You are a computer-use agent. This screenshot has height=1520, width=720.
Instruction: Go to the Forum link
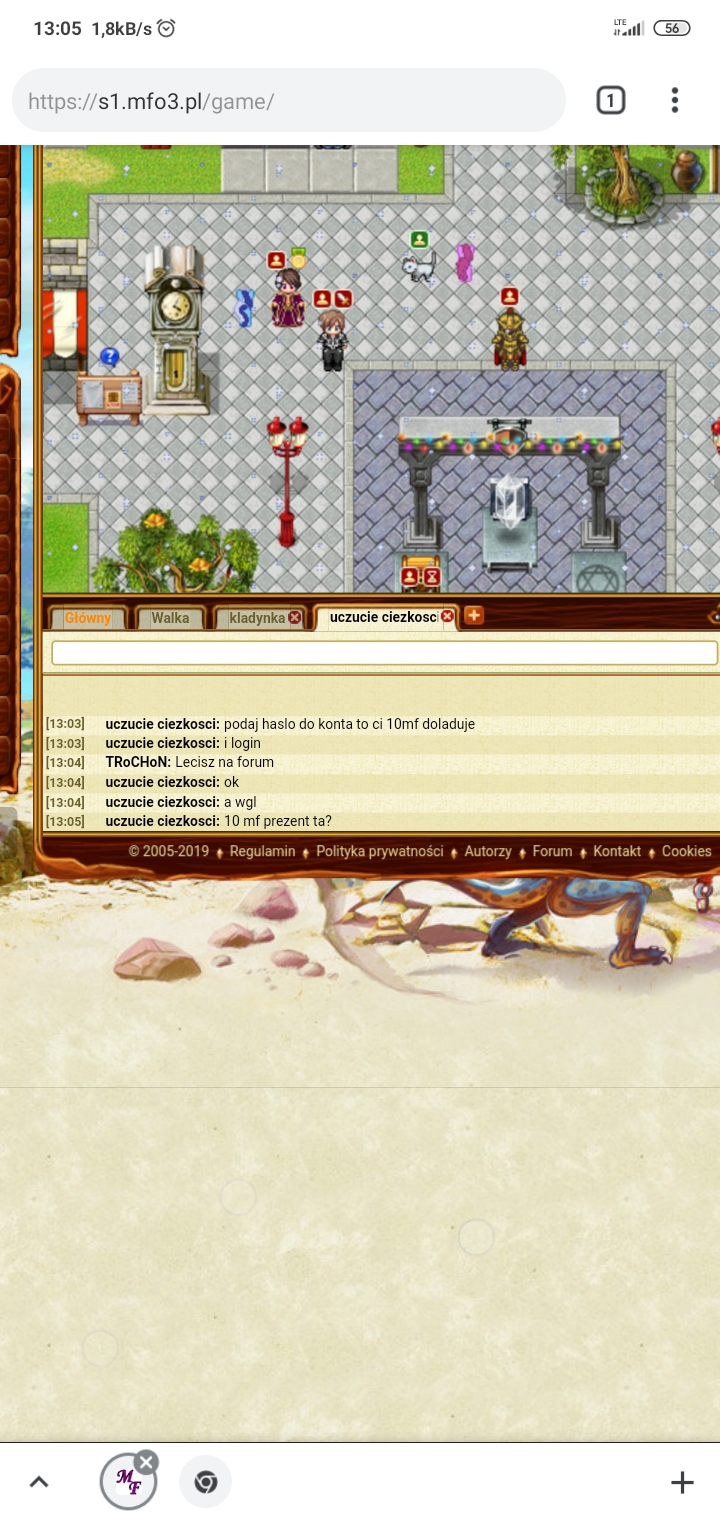(x=552, y=851)
